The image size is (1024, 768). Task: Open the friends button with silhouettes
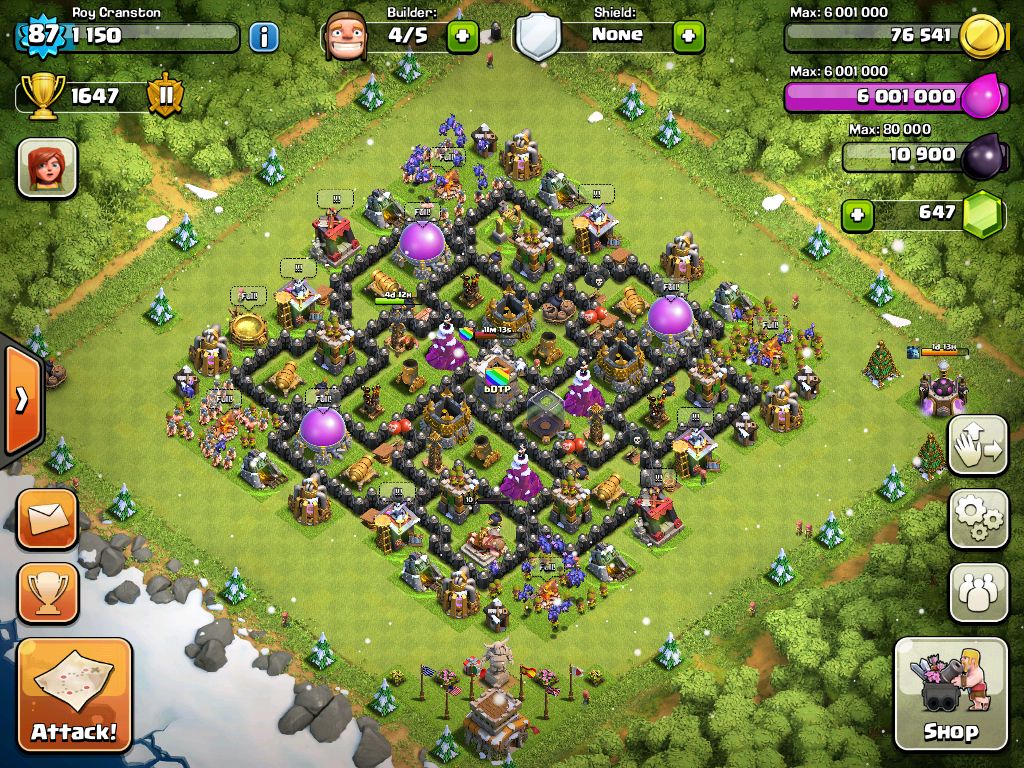(978, 592)
